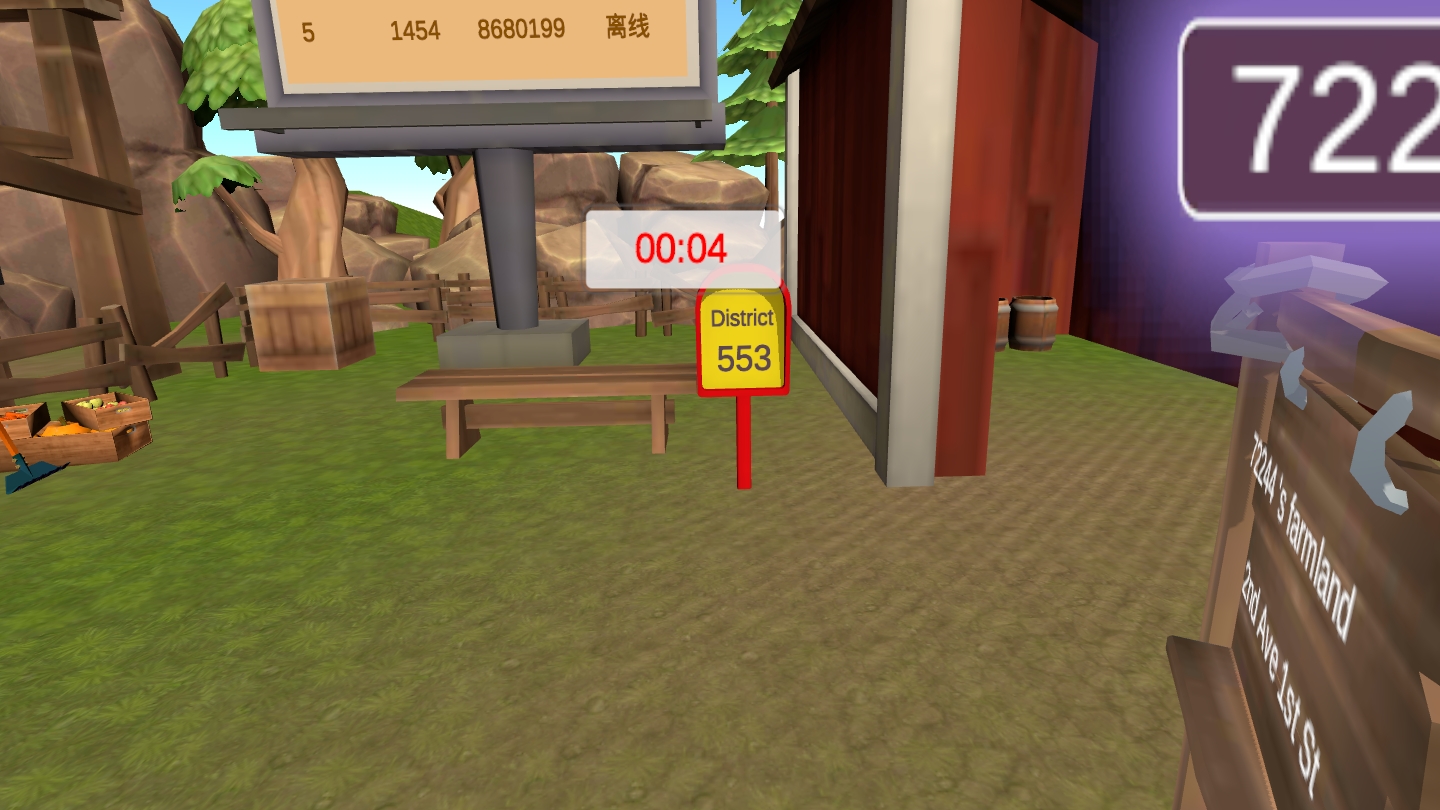This screenshot has height=810, width=1440.
Task: Click rank number 5 on the leaderboard
Action: click(x=306, y=30)
